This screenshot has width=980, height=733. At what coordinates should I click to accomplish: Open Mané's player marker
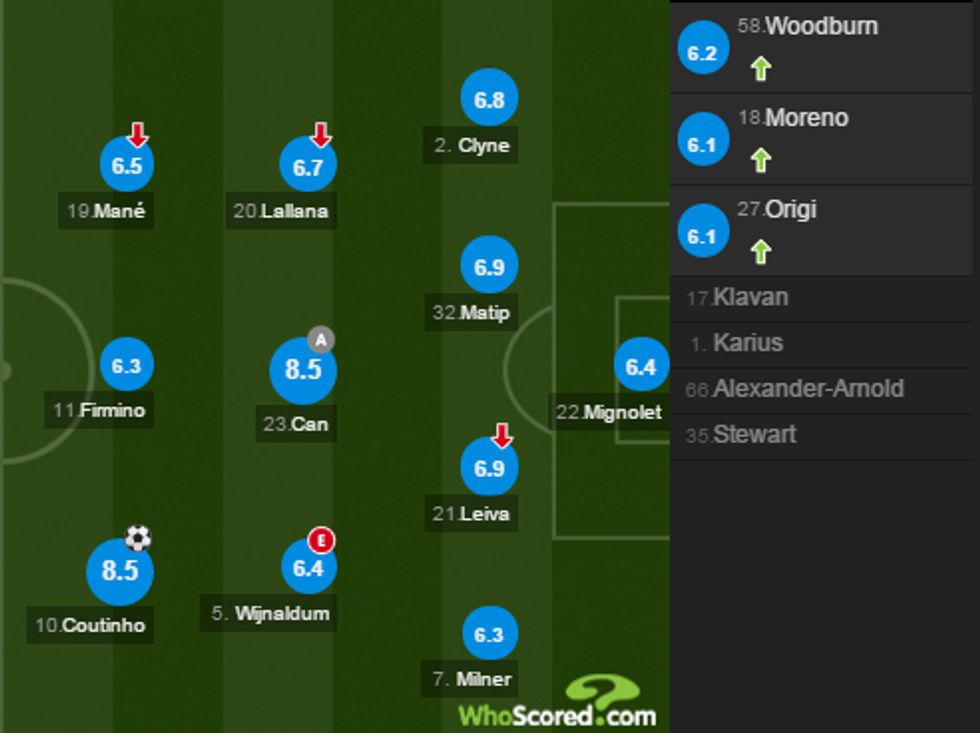click(x=127, y=166)
